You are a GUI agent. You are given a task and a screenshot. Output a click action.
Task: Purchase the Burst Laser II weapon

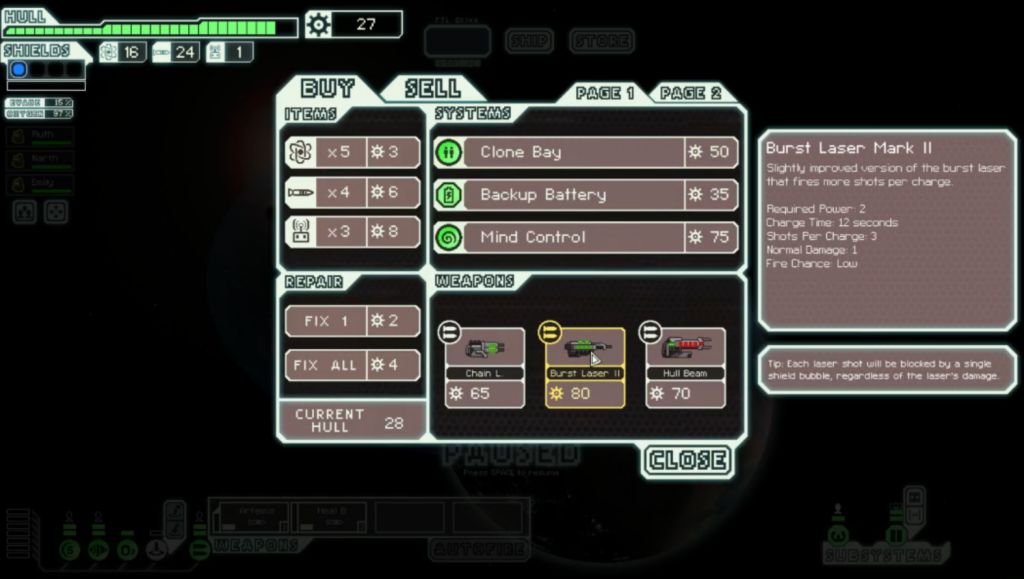(585, 367)
